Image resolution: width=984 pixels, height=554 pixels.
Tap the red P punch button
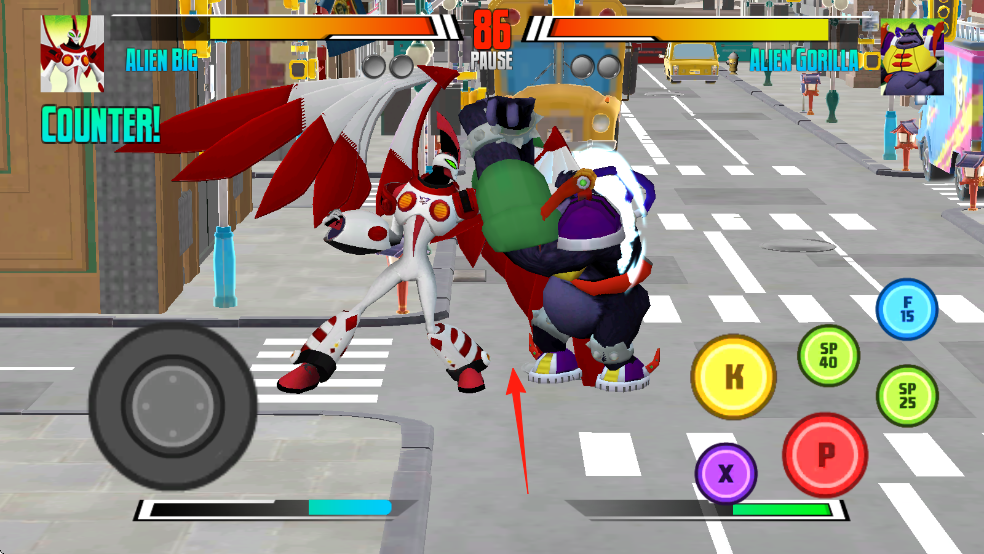coord(825,455)
